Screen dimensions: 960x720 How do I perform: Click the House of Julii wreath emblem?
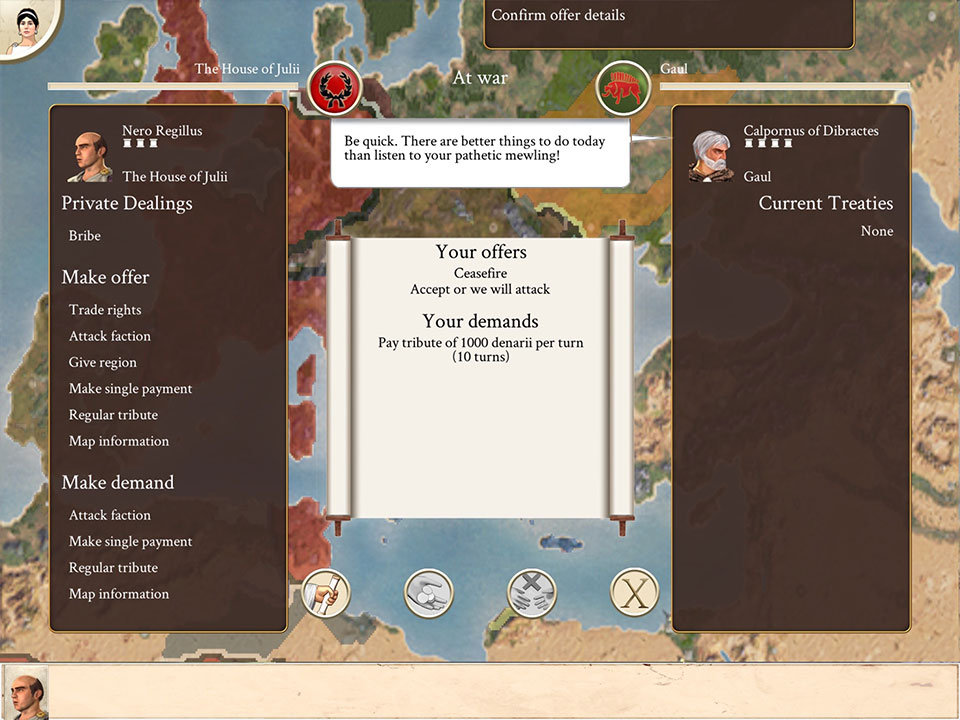pos(334,89)
